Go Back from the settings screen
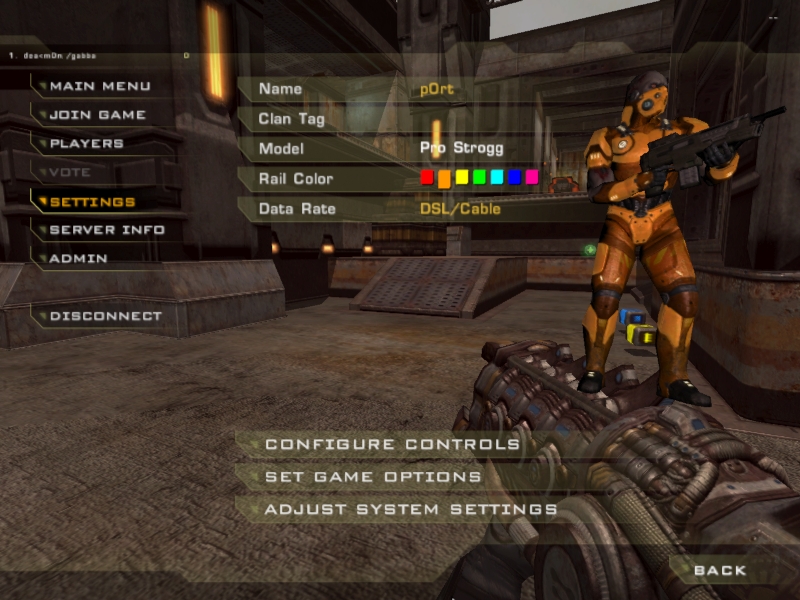This screenshot has width=800, height=600. 720,570
